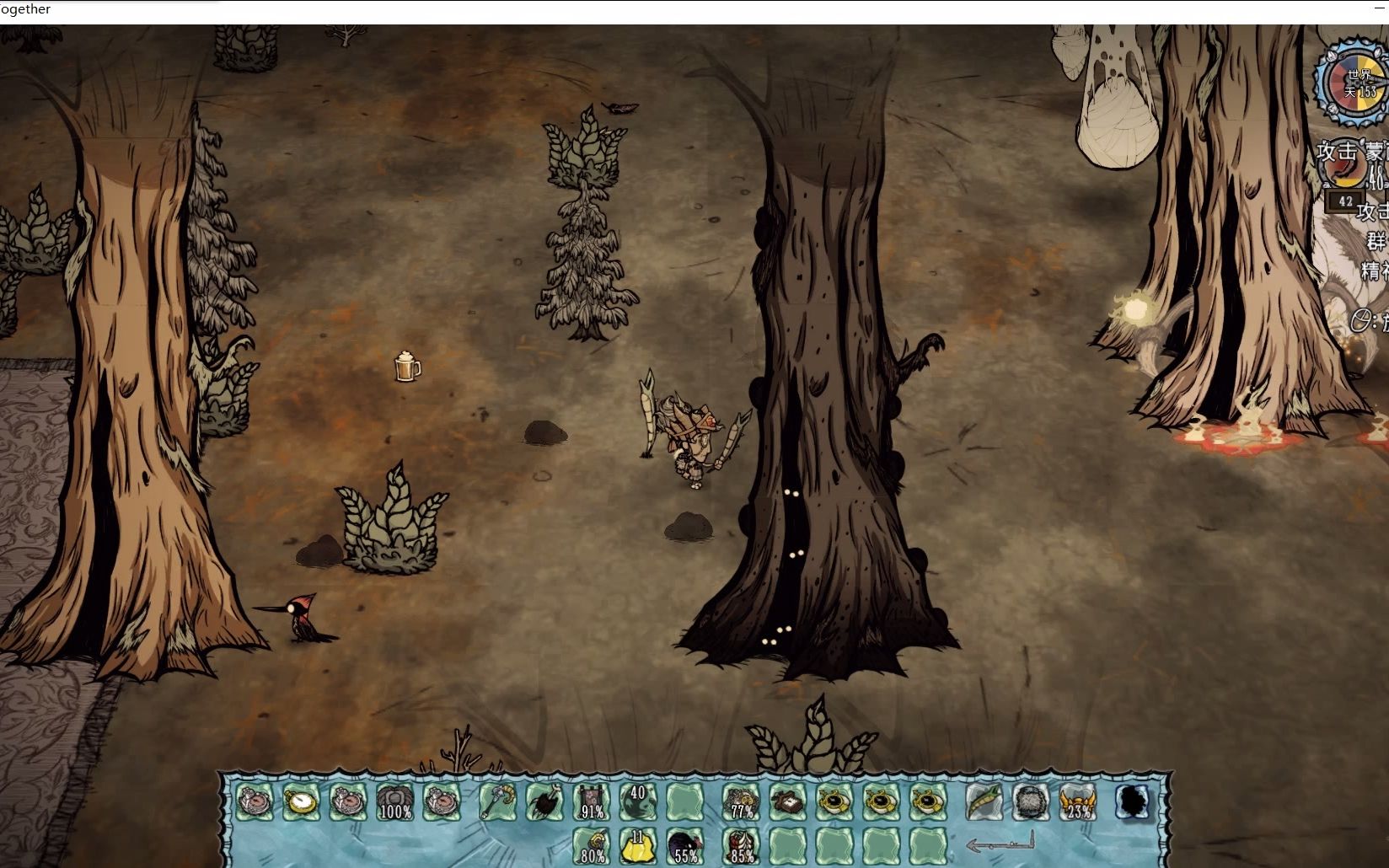Pick the dark stack of 40 items

[638, 801]
